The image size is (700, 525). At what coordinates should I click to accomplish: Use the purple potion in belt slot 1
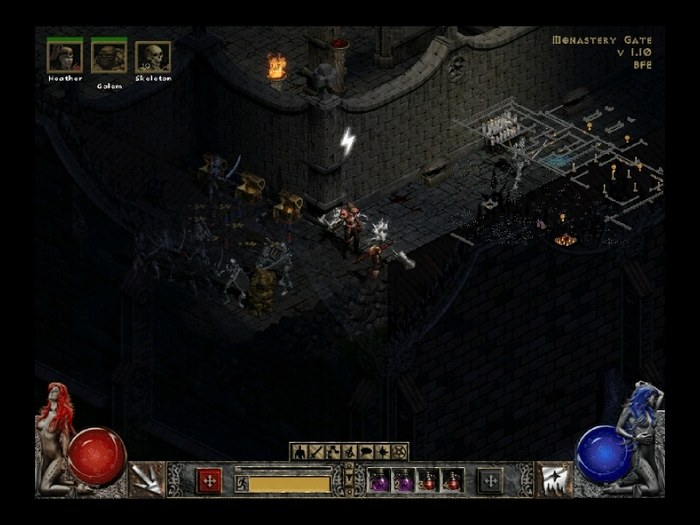[x=380, y=481]
